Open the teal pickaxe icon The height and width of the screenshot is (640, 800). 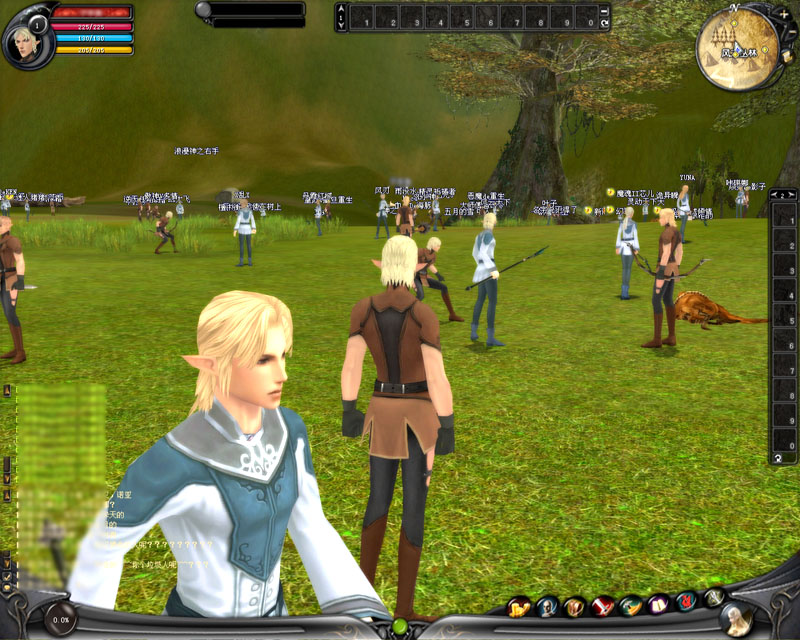tap(630, 605)
